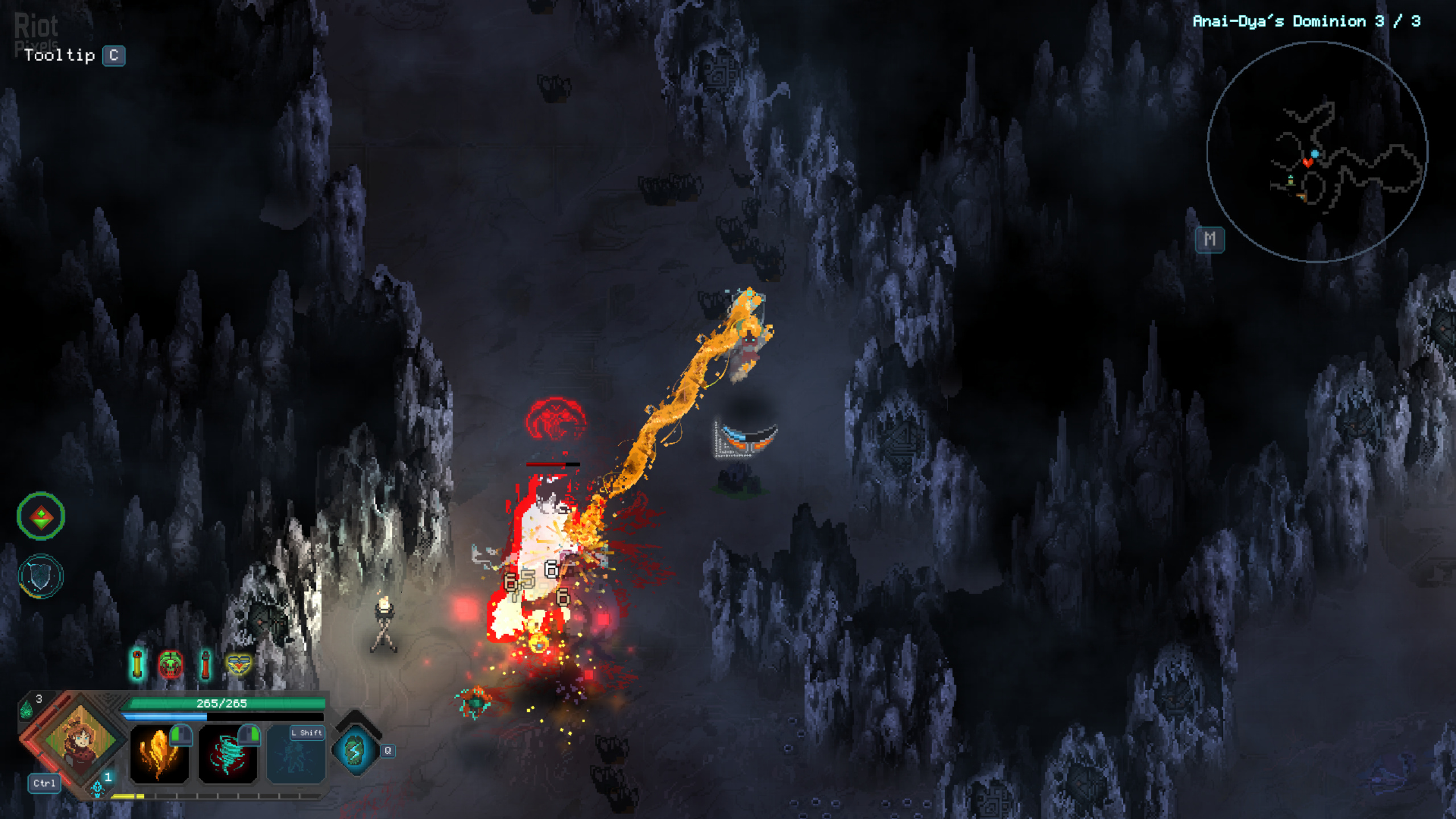Select the yellow canister item icon
The height and width of the screenshot is (819, 1456).
(x=137, y=664)
